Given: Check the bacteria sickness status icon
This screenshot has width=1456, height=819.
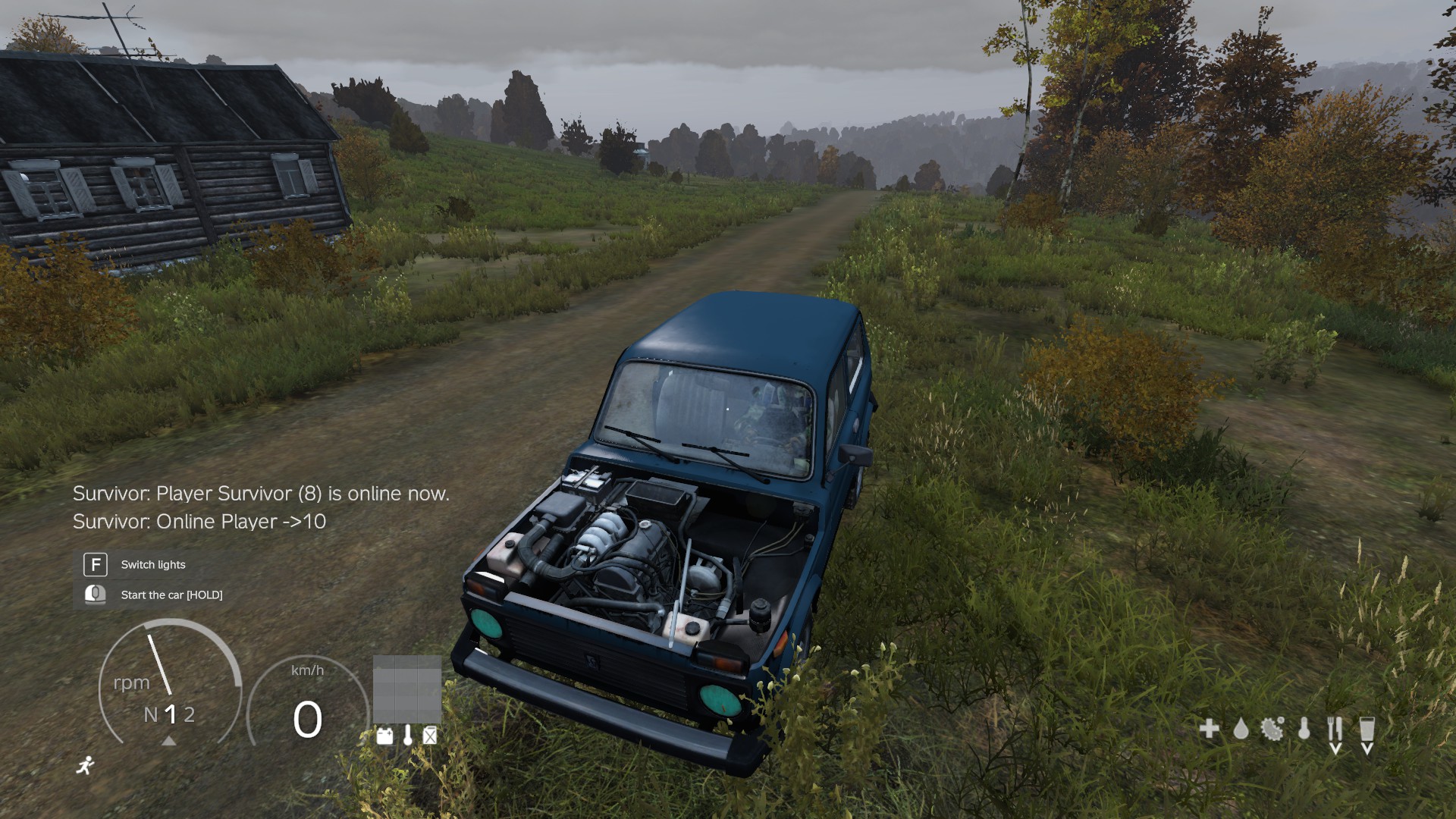Looking at the screenshot, I should pyautogui.click(x=1272, y=730).
